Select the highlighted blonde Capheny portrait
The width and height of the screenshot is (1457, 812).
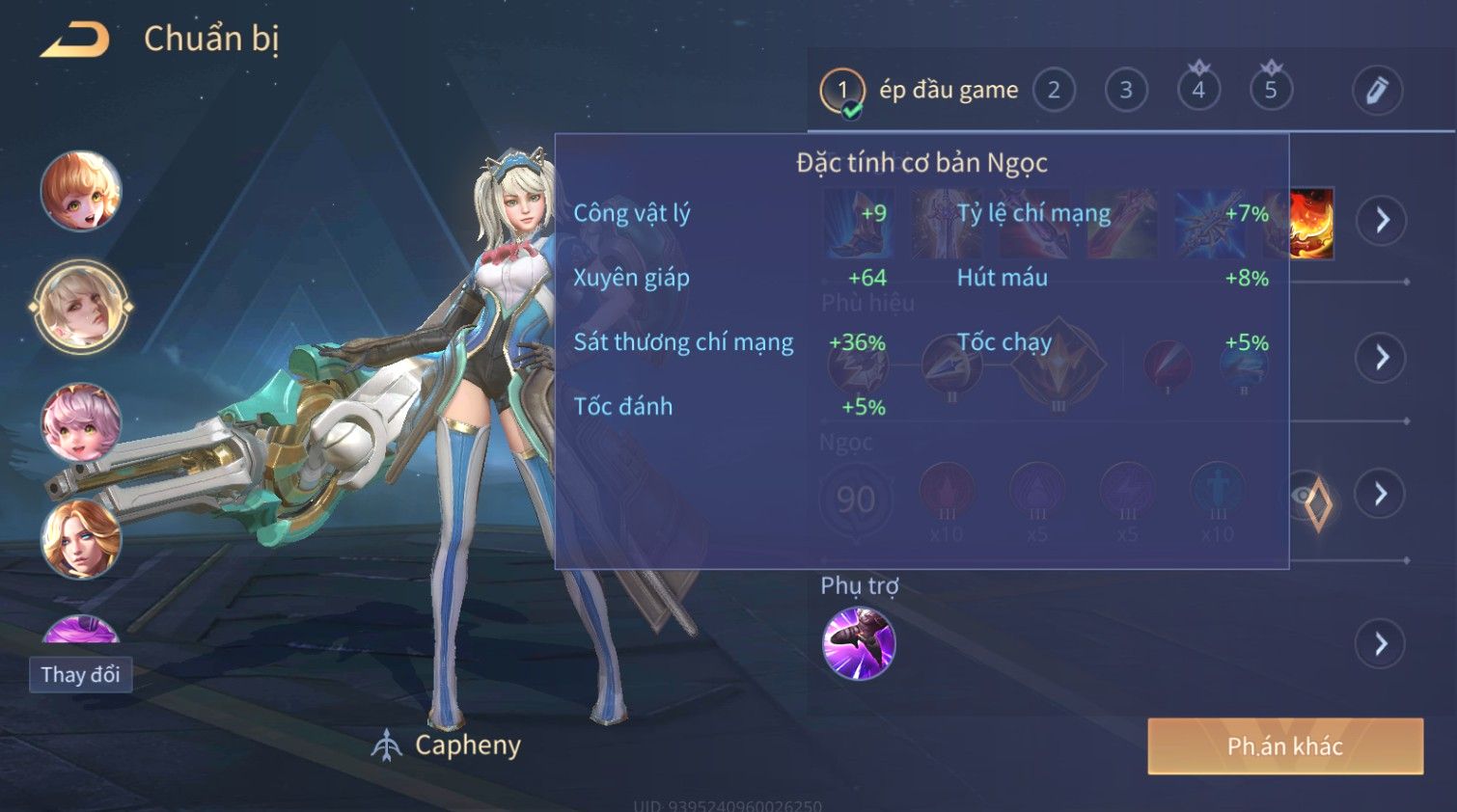point(81,307)
